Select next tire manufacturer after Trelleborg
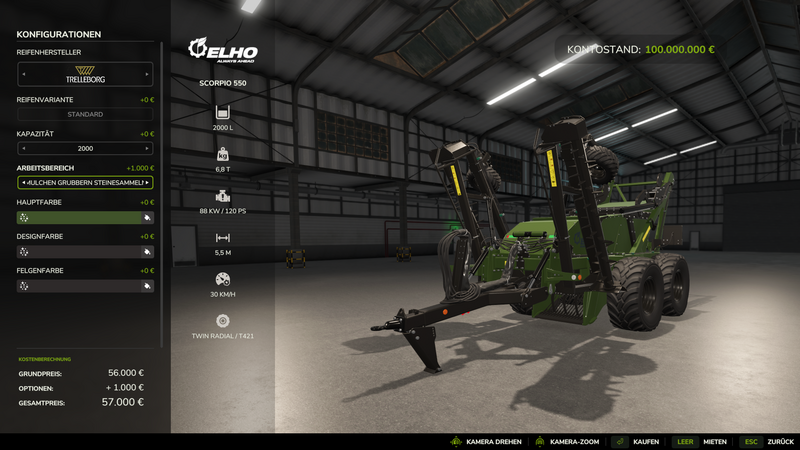The width and height of the screenshot is (800, 450). (149, 74)
